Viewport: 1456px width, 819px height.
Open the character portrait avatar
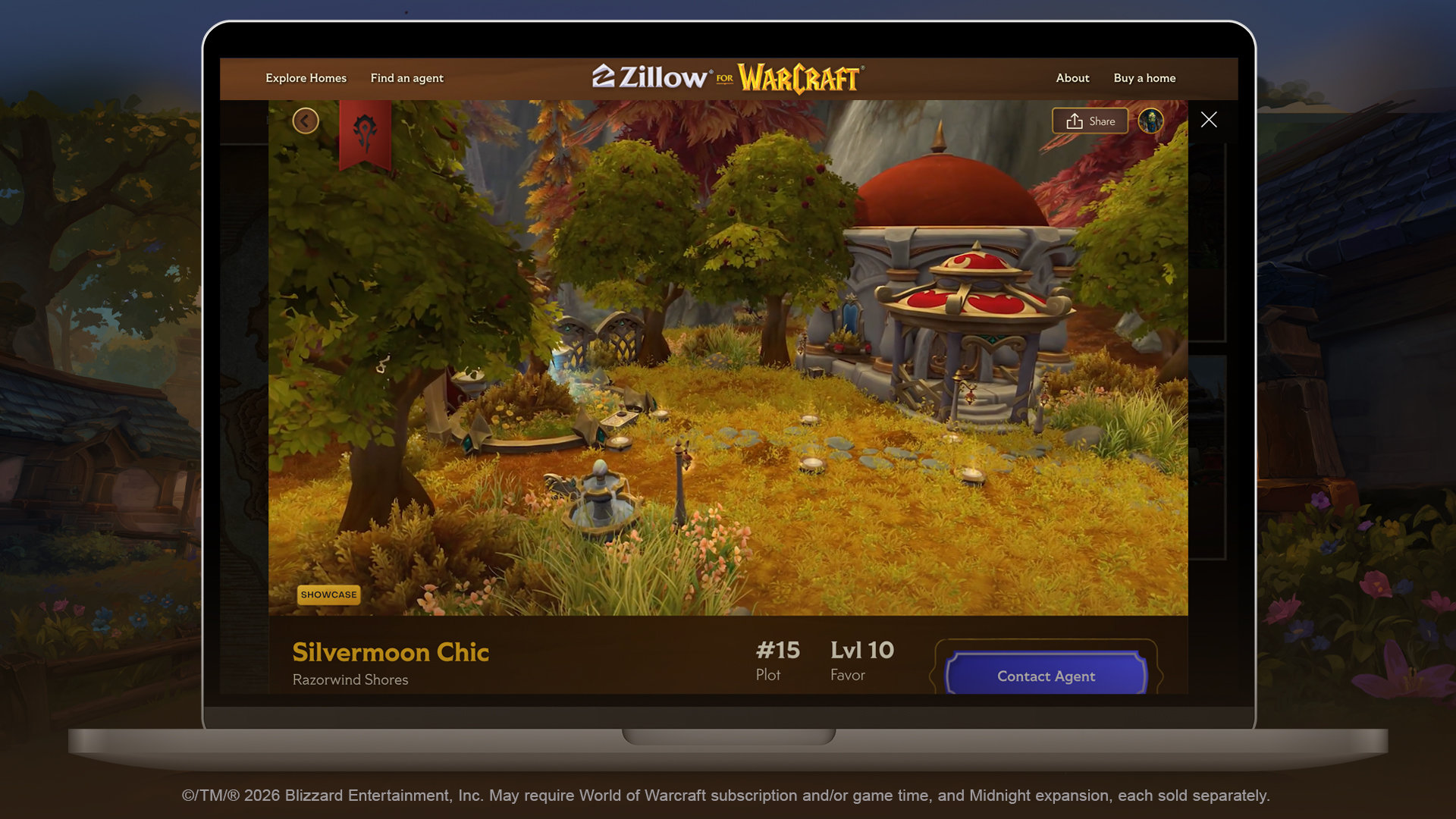tap(1150, 121)
